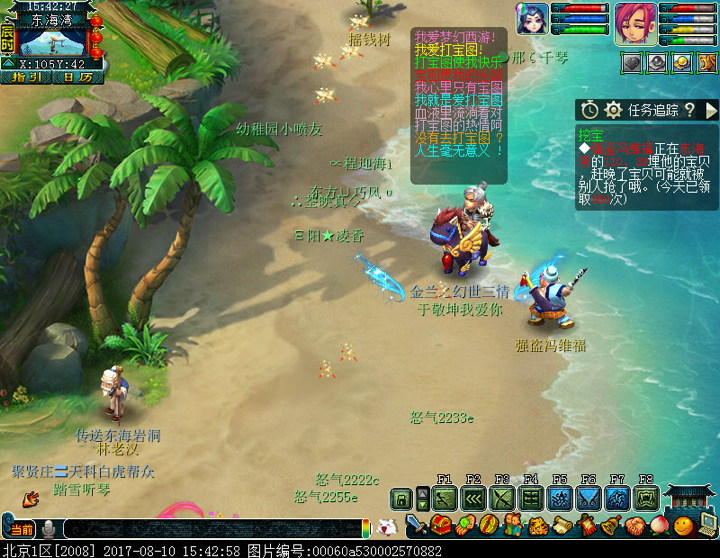Open the smiley face emoticon icon

coord(682,525)
